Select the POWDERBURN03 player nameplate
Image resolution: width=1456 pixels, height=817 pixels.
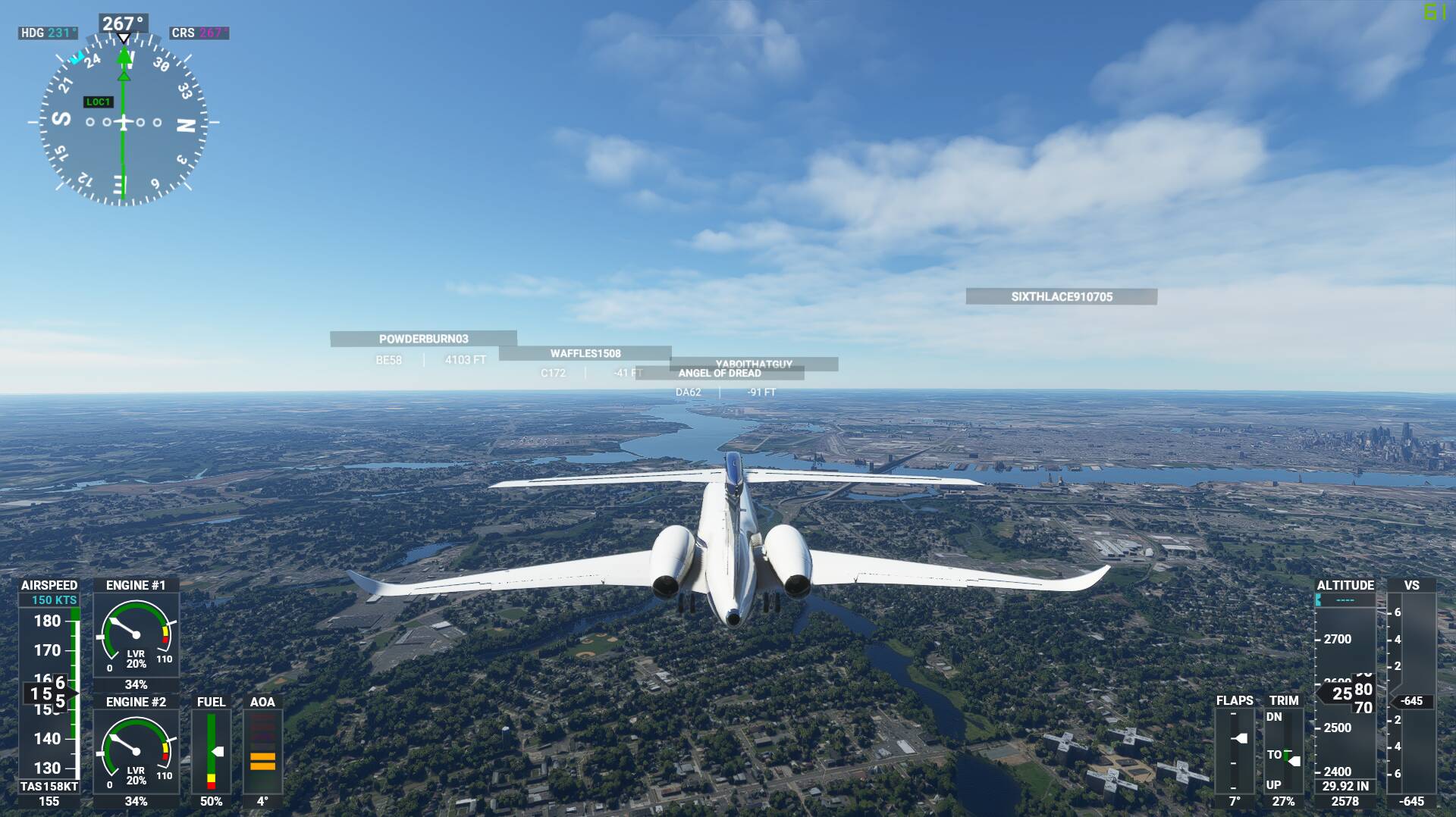(423, 339)
